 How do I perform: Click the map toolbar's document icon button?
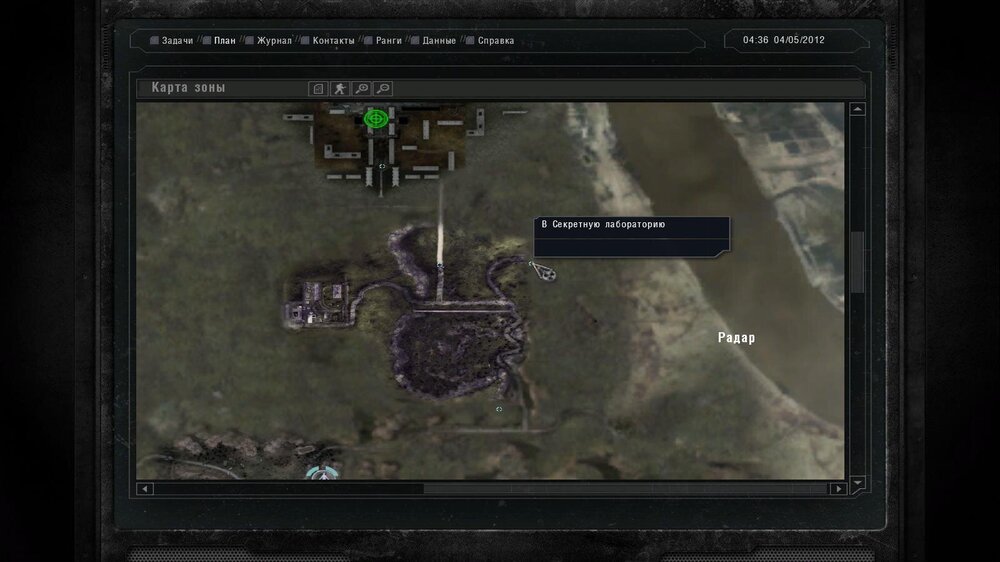coord(318,88)
